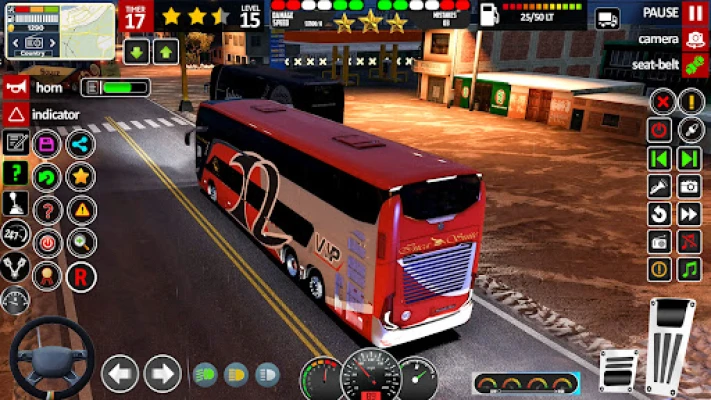Image resolution: width=711 pixels, height=400 pixels.
Task: Take a screenshot with the camera icon
Action: tap(690, 186)
